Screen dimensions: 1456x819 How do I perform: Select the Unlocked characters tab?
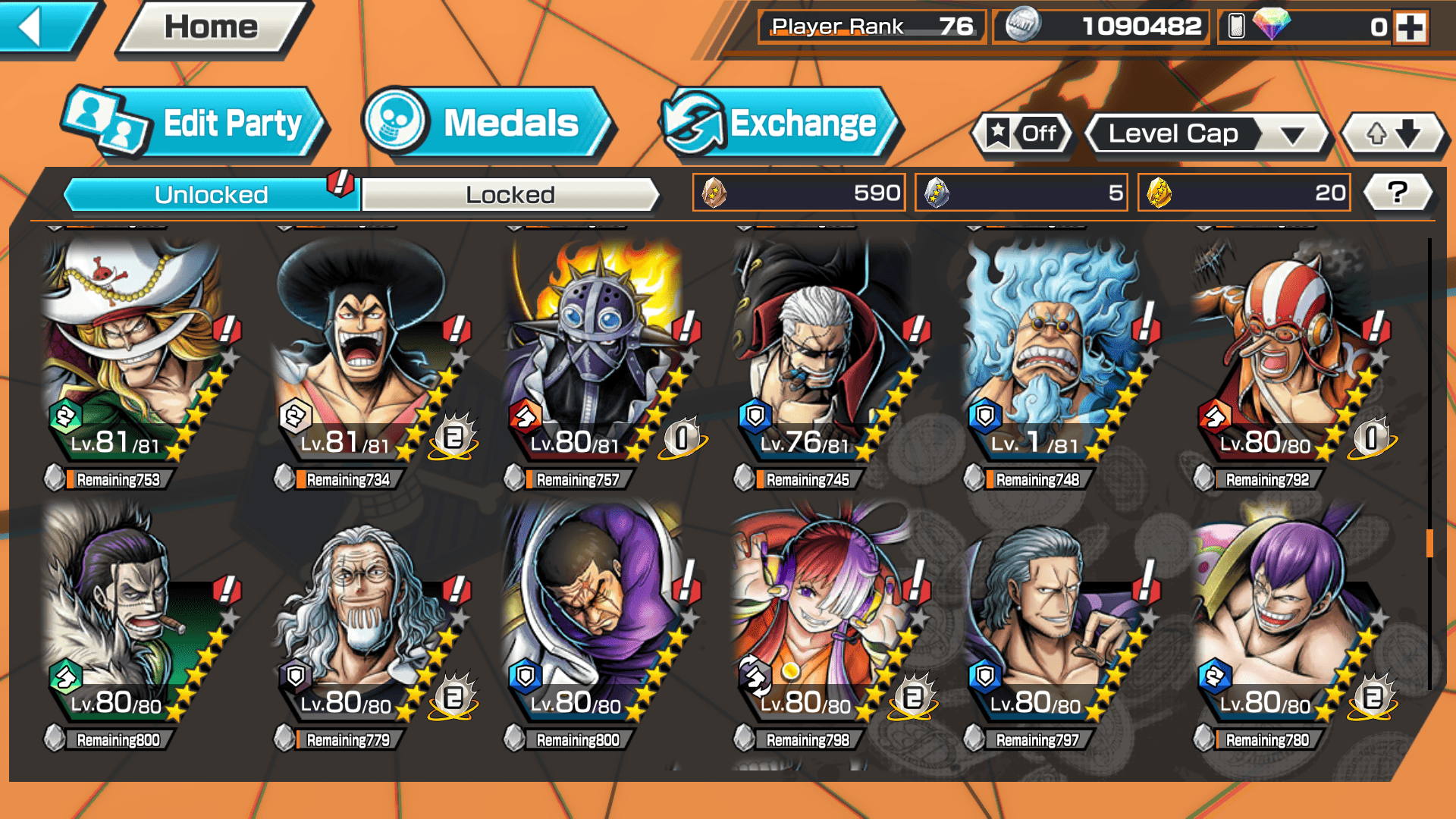pyautogui.click(x=210, y=195)
